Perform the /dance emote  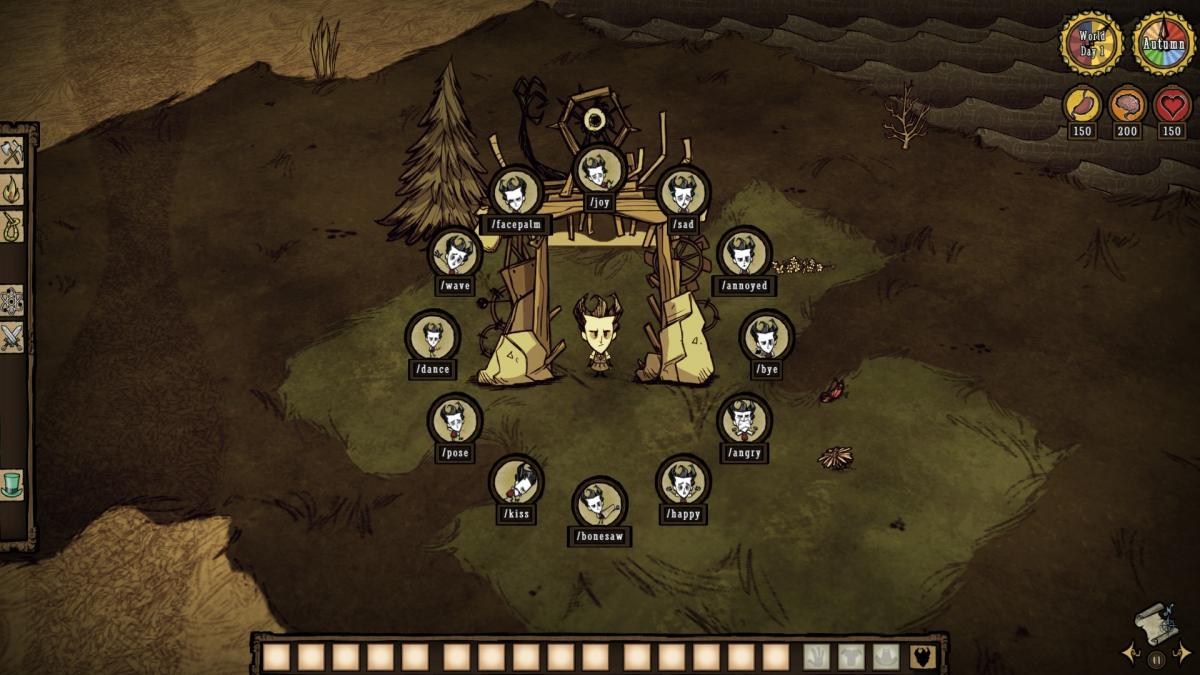tap(432, 337)
